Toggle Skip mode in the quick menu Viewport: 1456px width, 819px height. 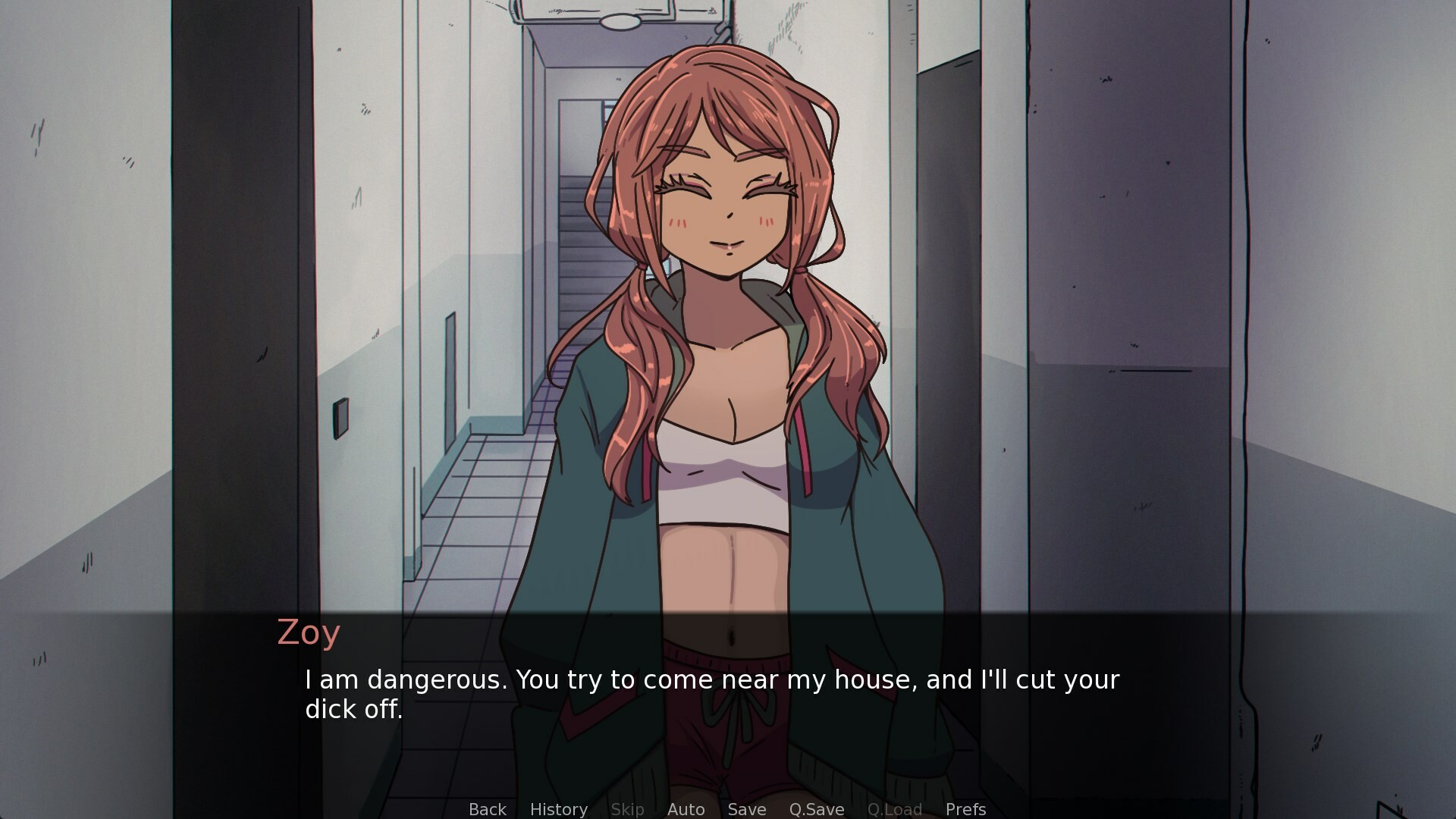pyautogui.click(x=627, y=809)
